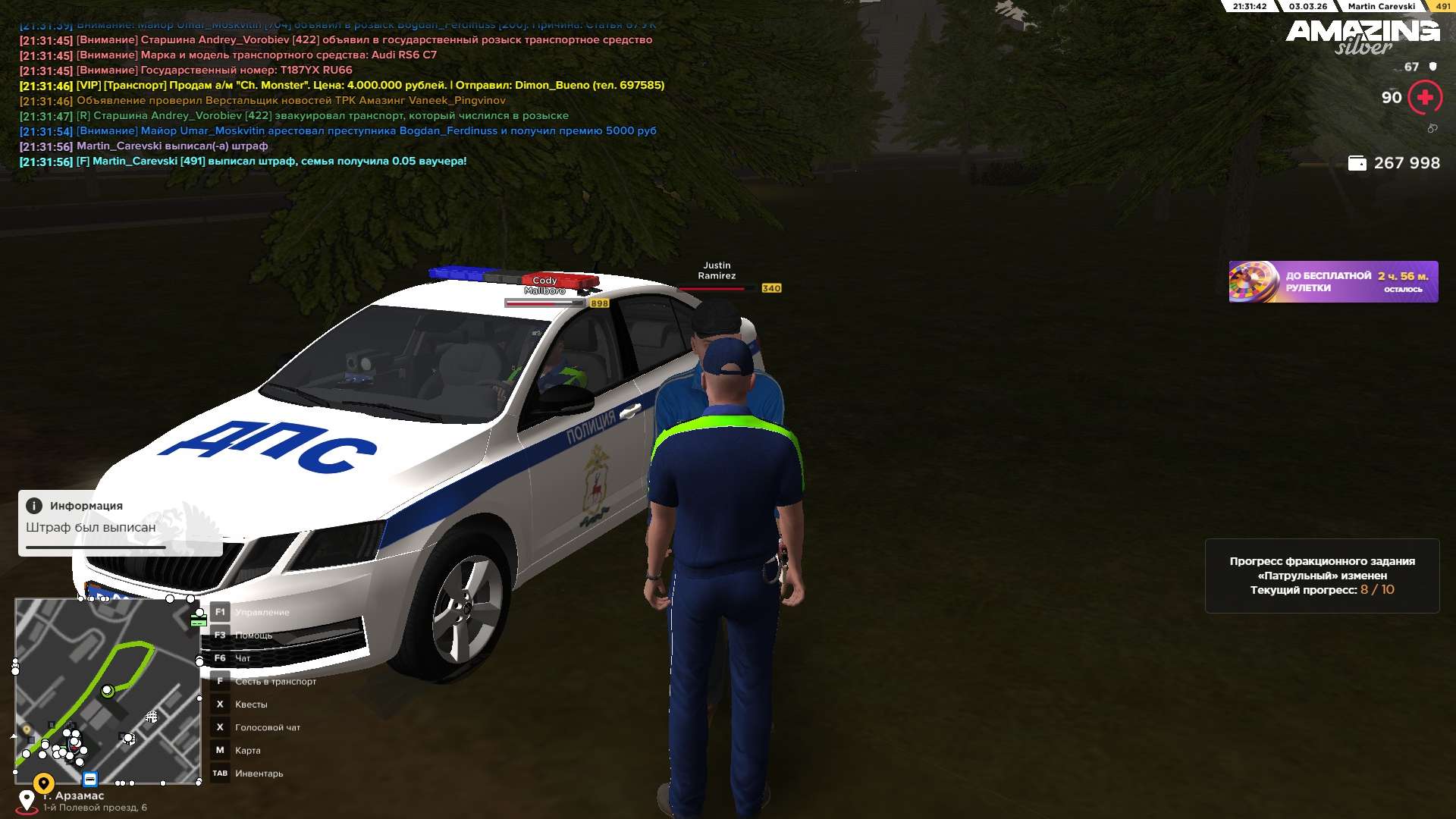Viewport: 1456px width, 819px height.
Task: Click the "Штраф был выписан" information notification
Action: [120, 523]
